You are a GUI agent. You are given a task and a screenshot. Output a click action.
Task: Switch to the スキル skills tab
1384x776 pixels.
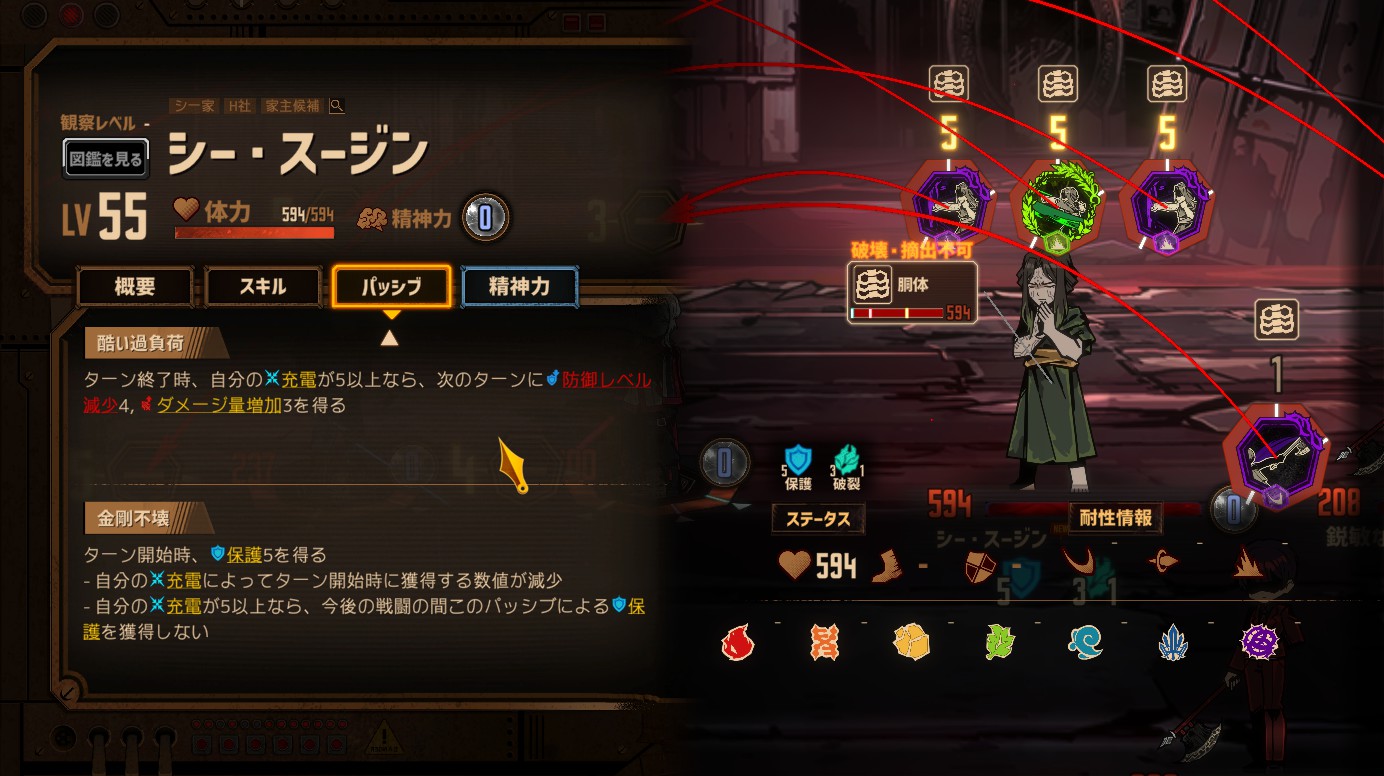tap(263, 287)
